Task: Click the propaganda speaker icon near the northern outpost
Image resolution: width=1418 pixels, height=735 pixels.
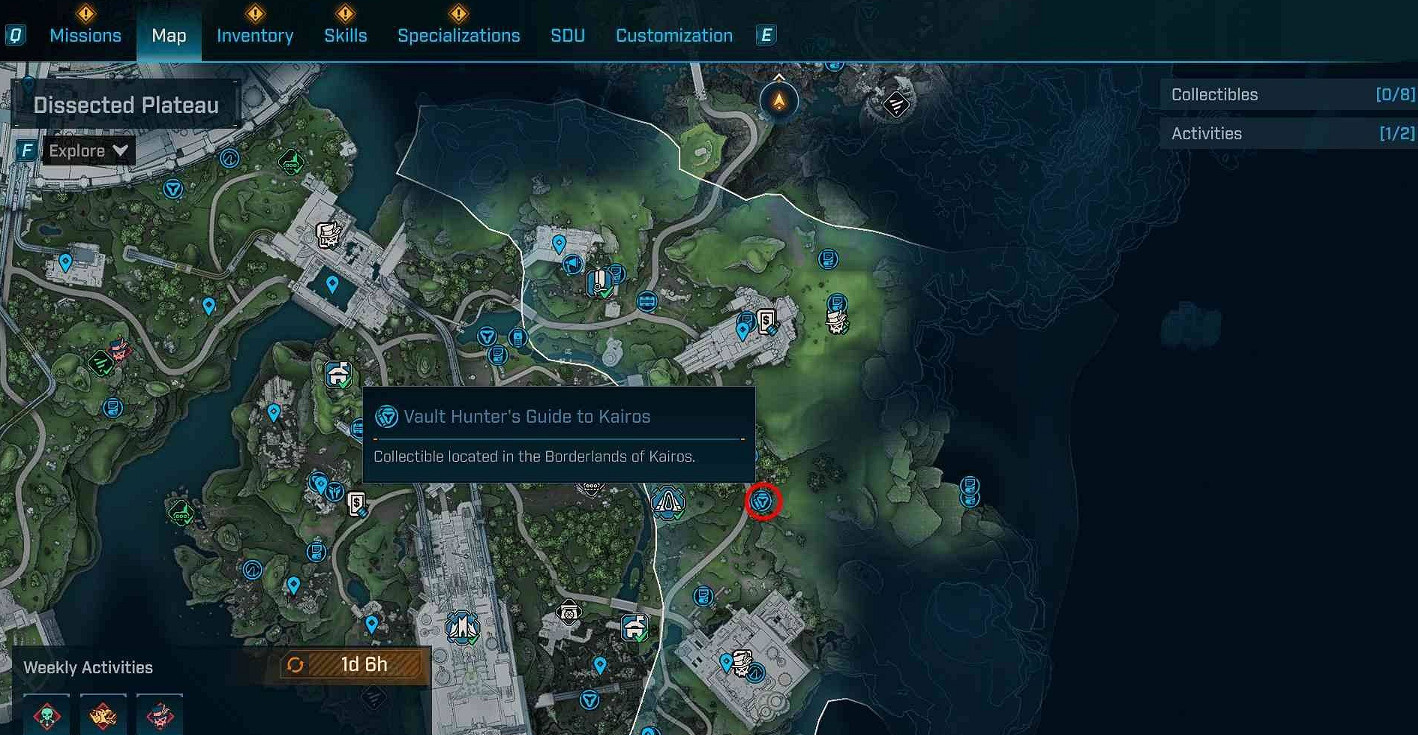Action: (571, 265)
